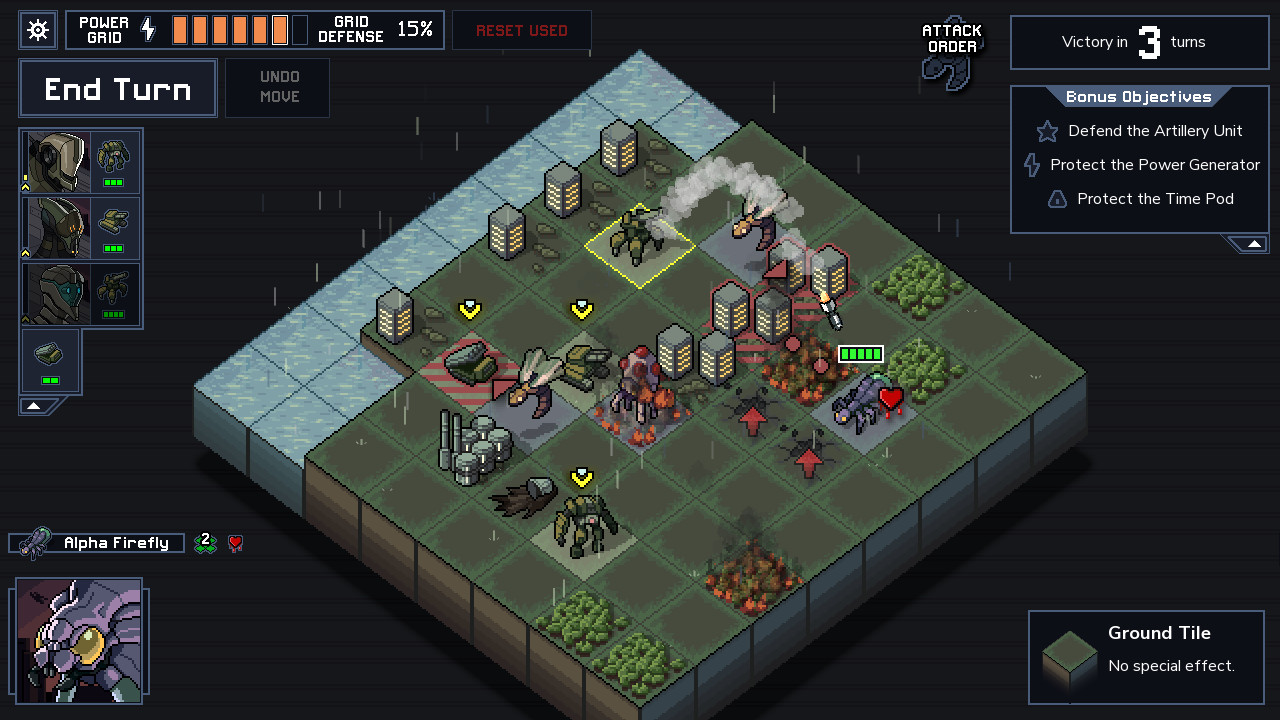This screenshot has height=720, width=1280.
Task: Click the Undo Move button
Action: (x=277, y=88)
